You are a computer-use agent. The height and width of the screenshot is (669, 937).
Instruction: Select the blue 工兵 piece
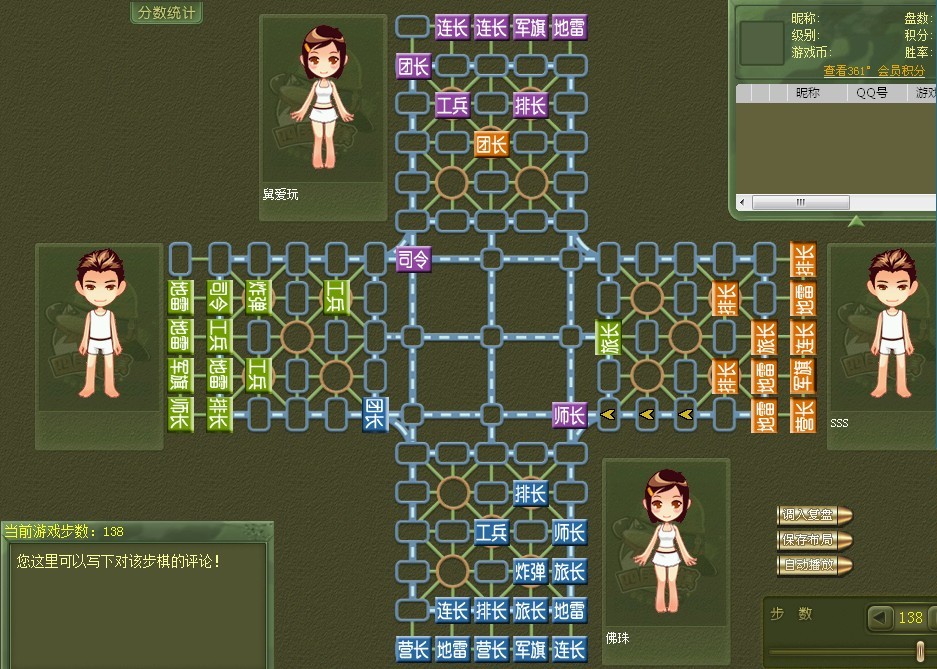(x=491, y=532)
